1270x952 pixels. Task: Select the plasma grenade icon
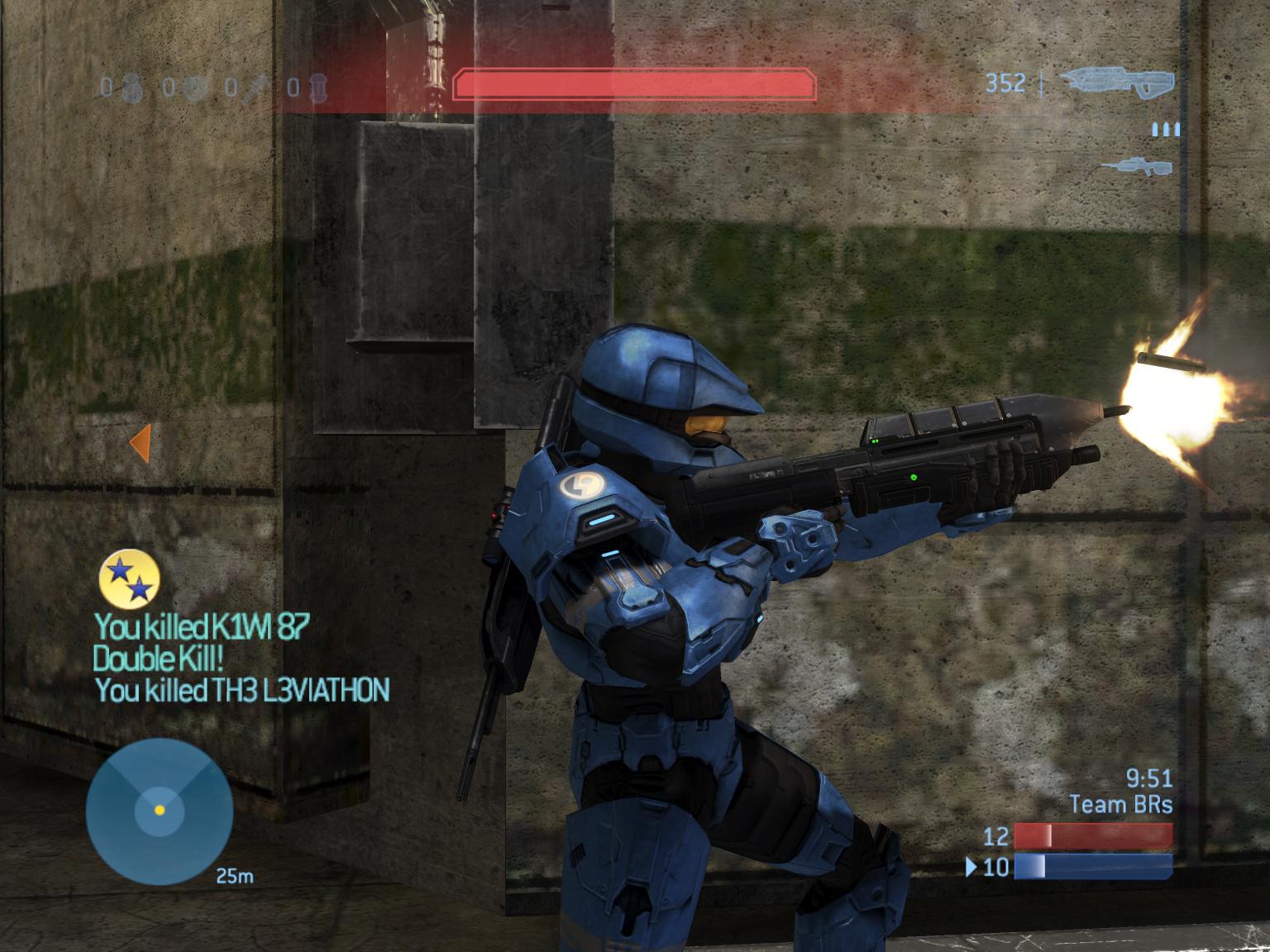[195, 86]
